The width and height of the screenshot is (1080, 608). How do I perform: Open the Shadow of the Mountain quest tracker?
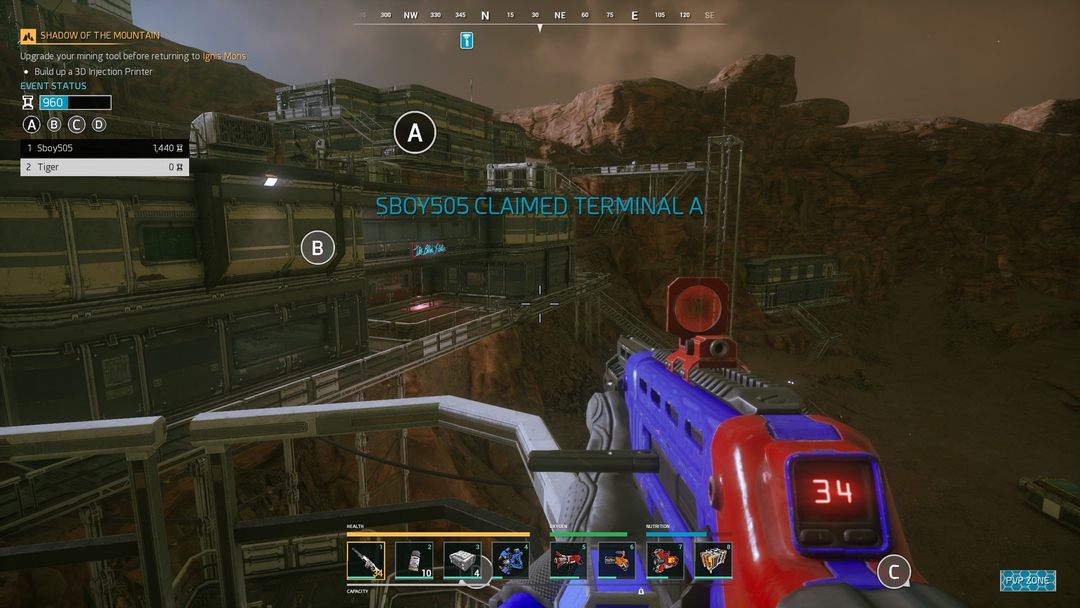click(x=99, y=36)
